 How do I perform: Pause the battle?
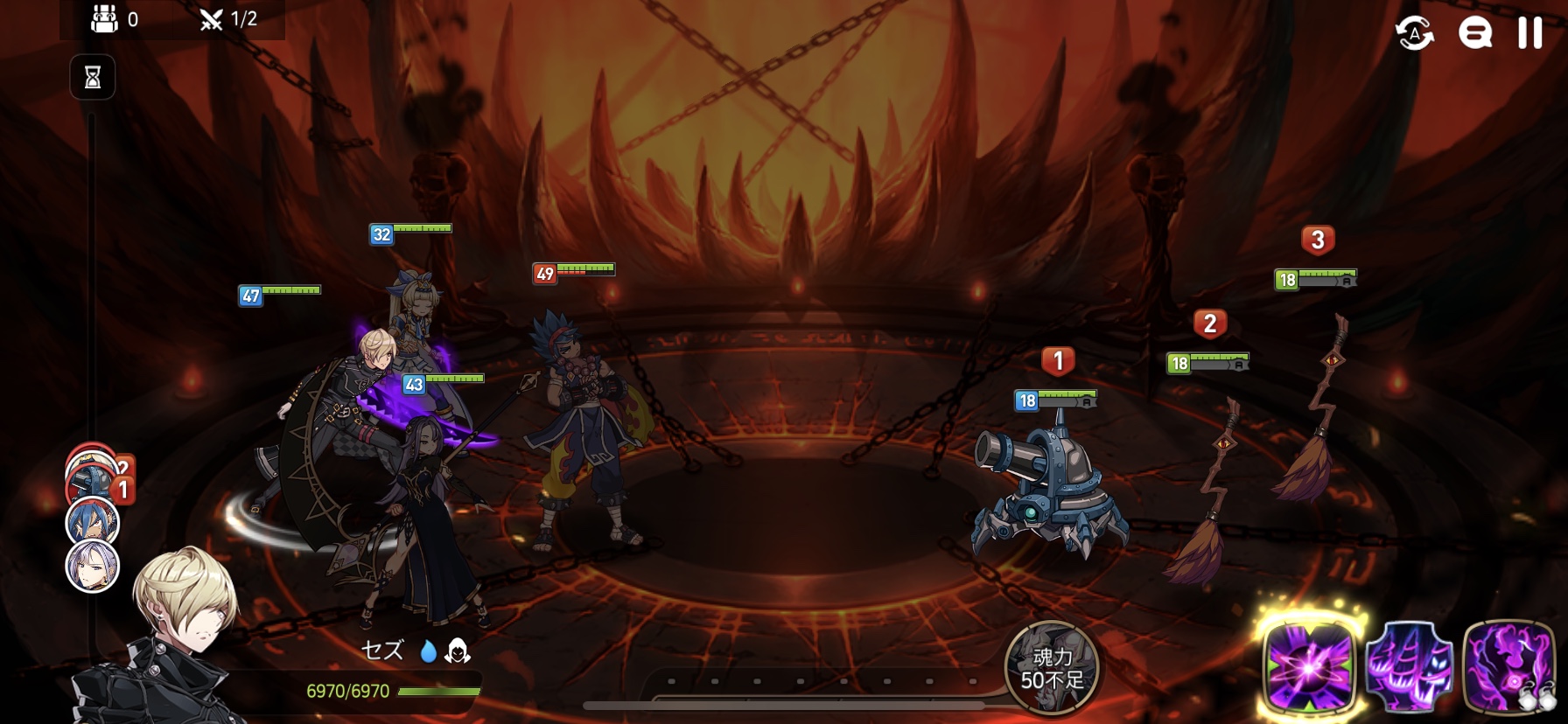[x=1529, y=33]
